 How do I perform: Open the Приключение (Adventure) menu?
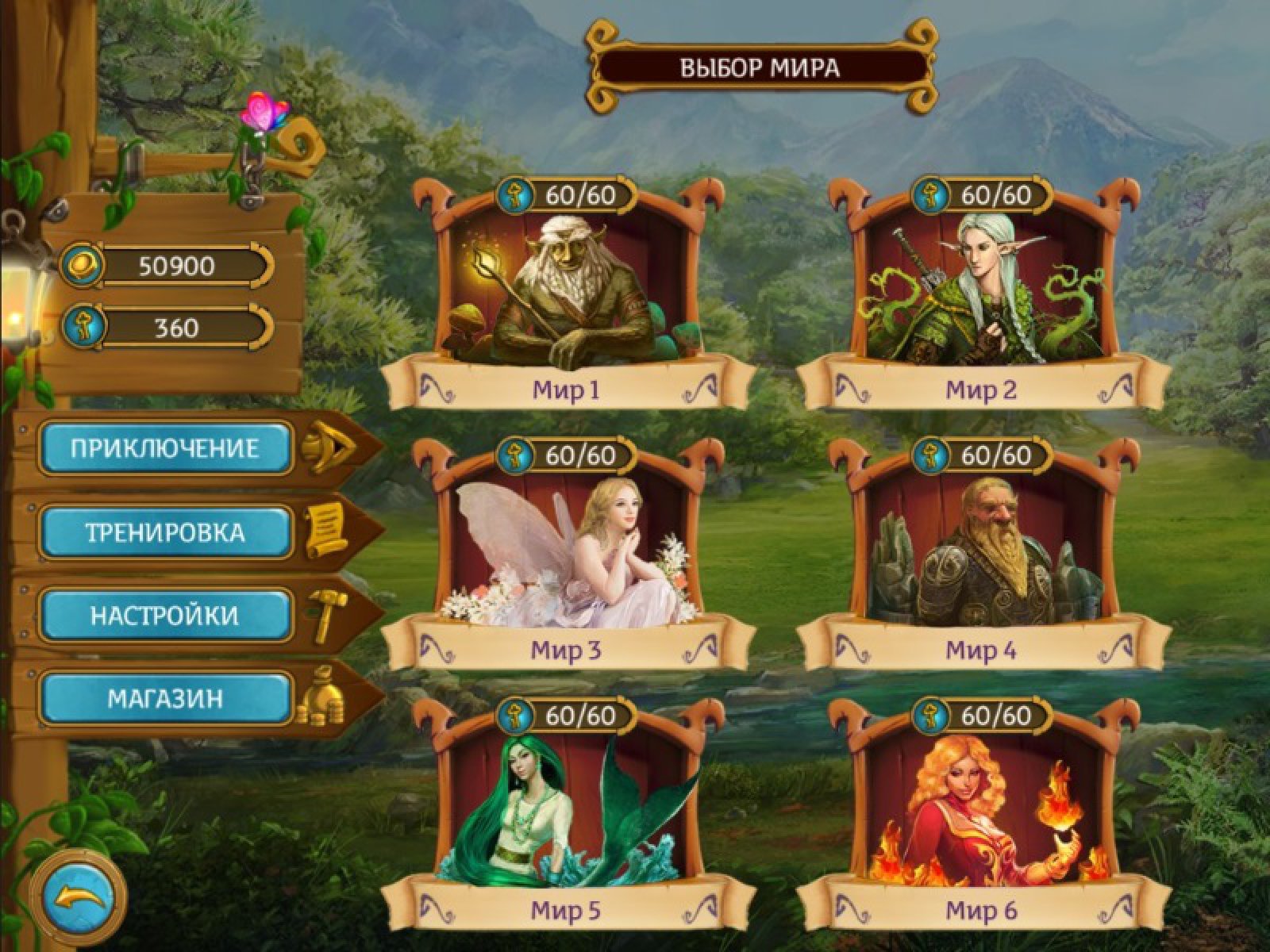pos(165,448)
